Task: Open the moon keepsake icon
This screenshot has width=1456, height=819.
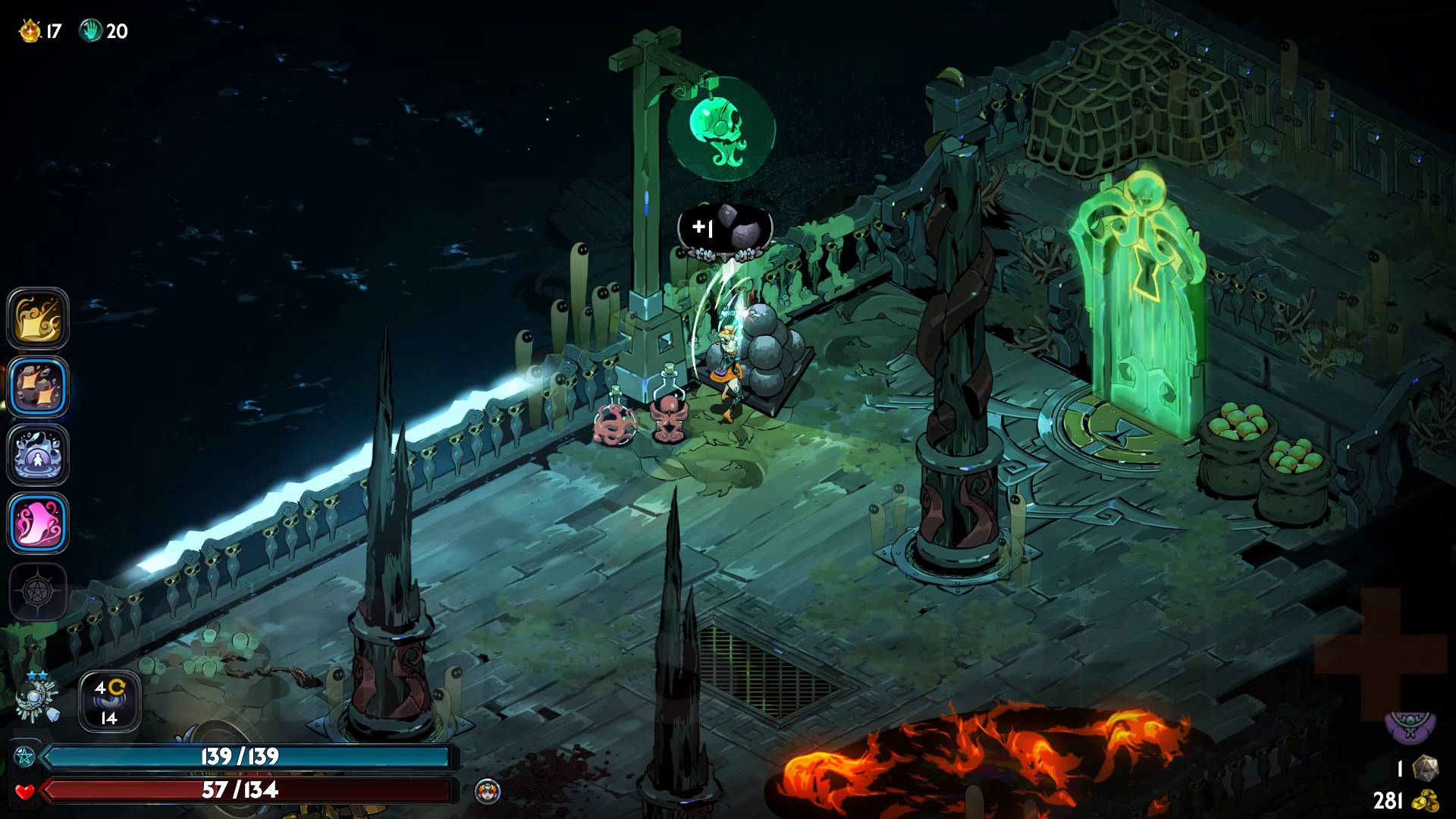Action: click(x=36, y=698)
